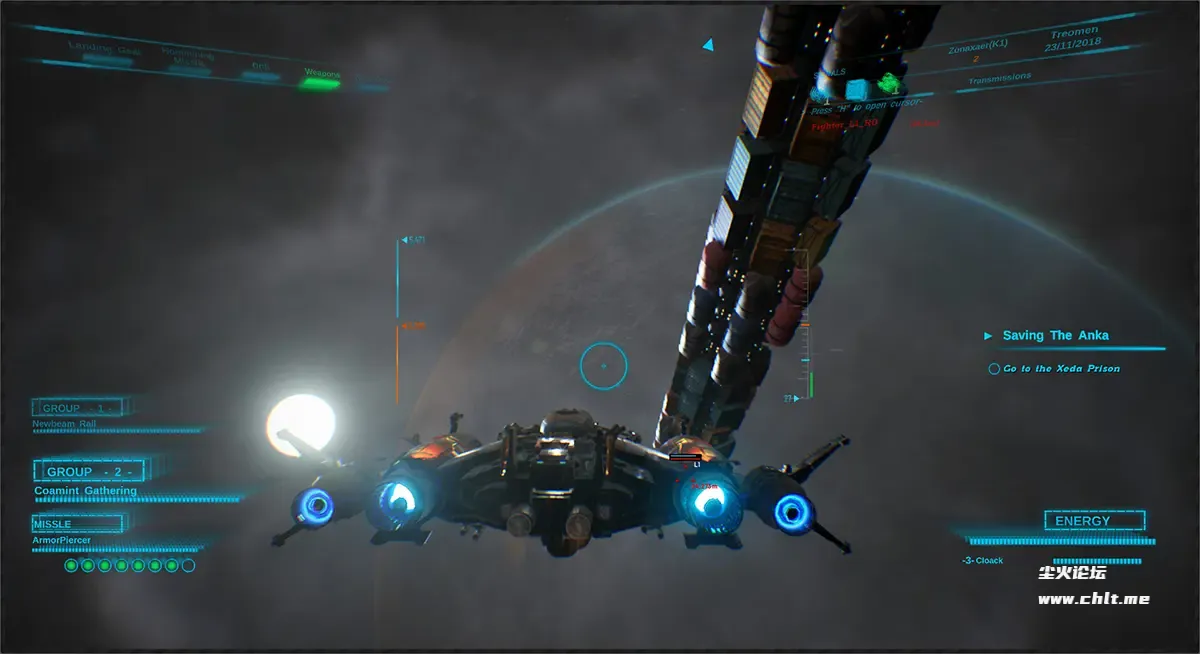Select weapon Group 1 panel

tap(78, 408)
